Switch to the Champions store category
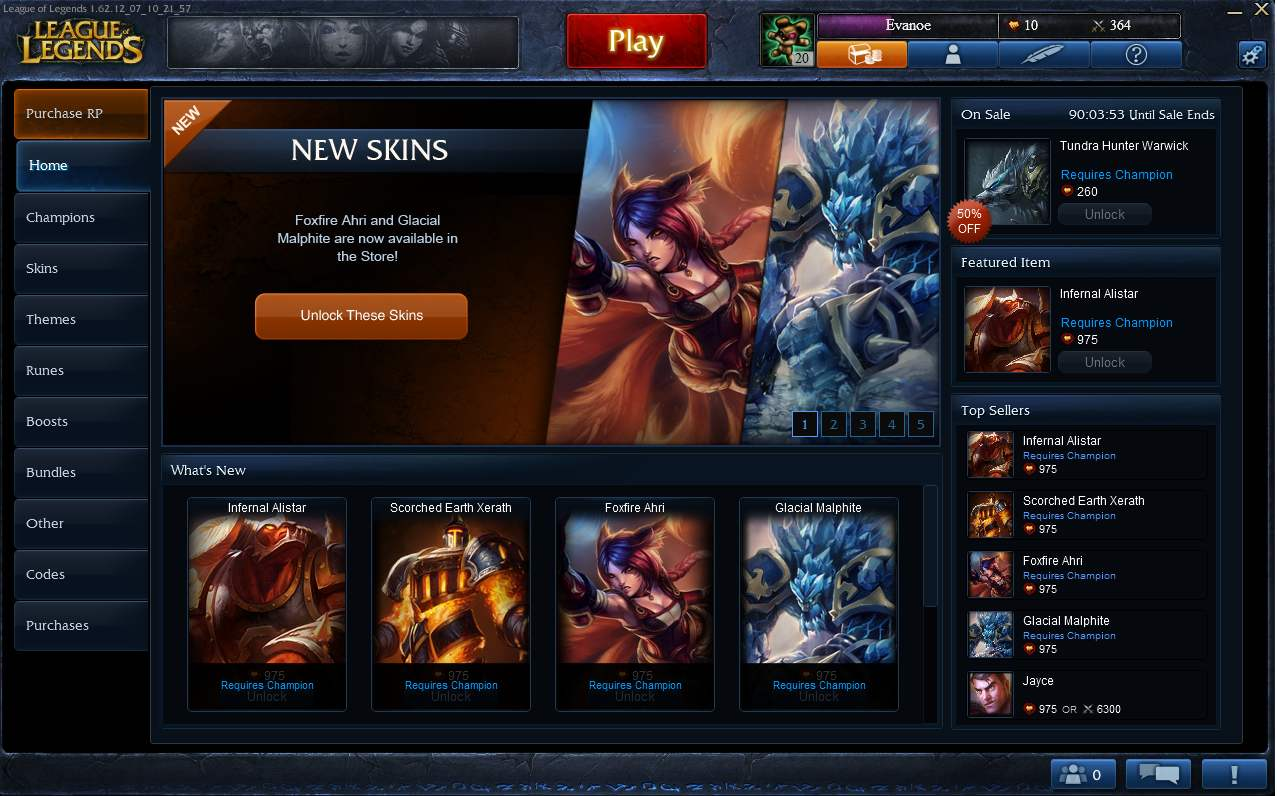 click(81, 217)
